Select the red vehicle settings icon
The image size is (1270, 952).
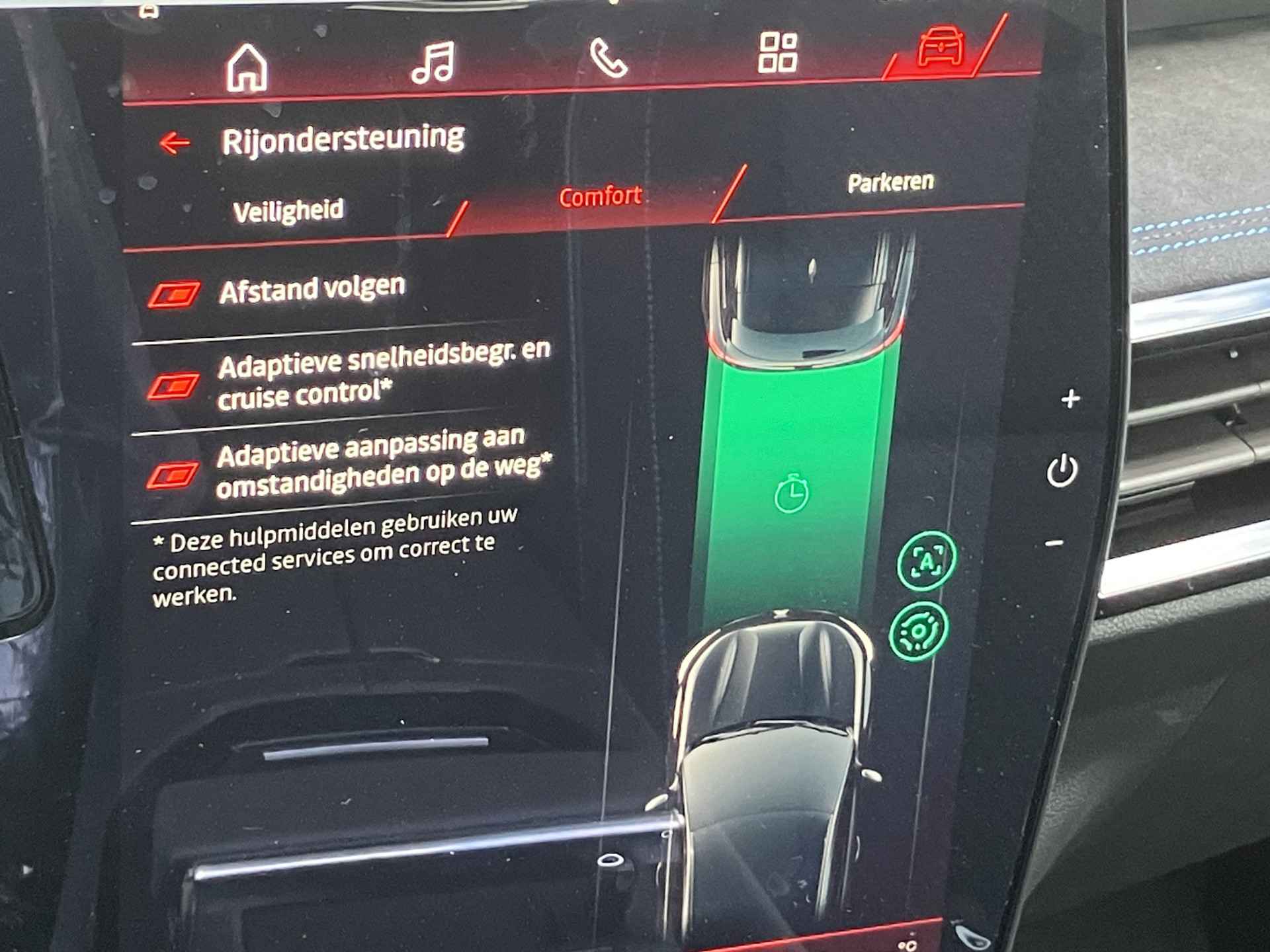tap(940, 46)
